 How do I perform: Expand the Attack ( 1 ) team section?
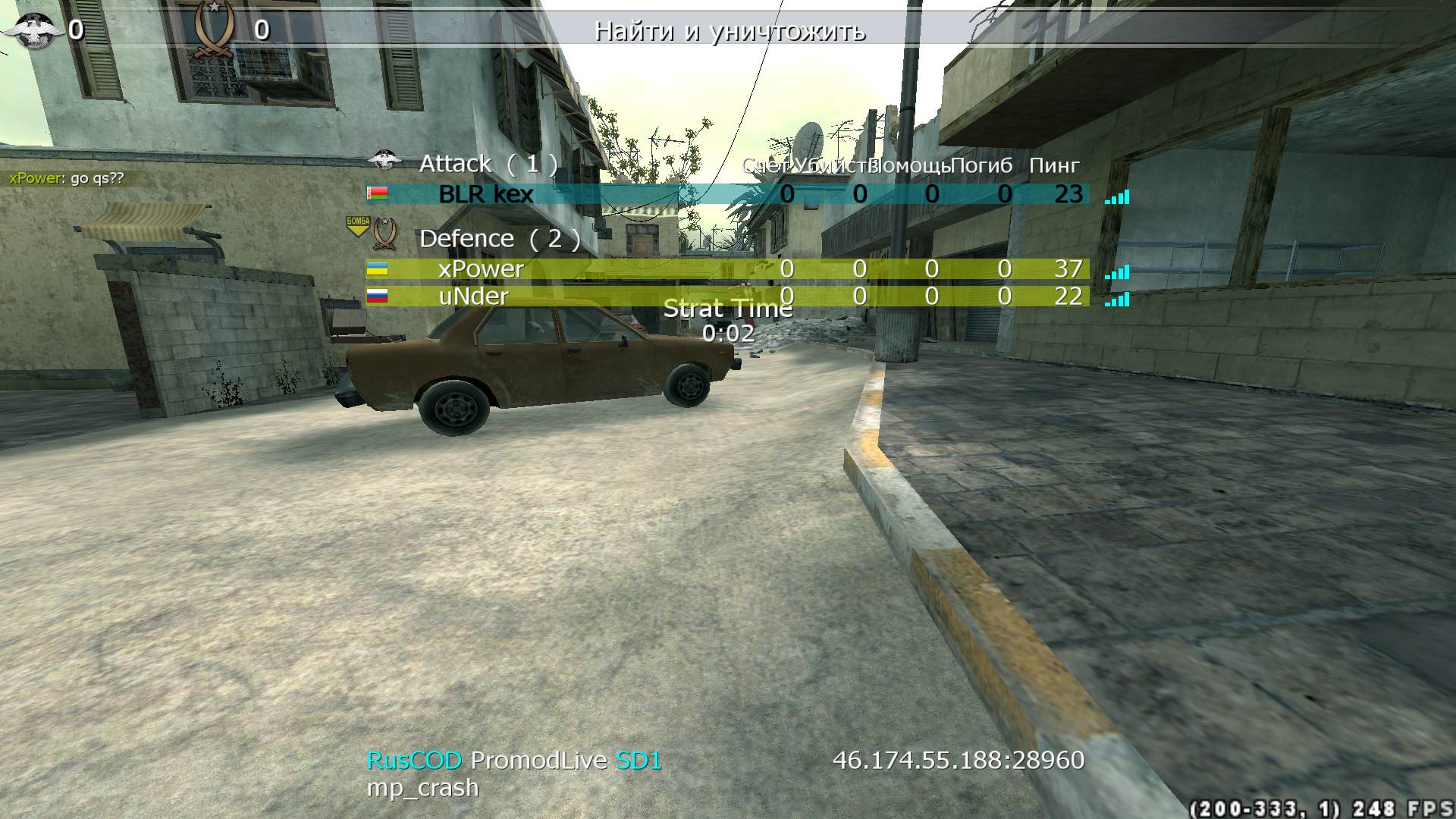pos(490,163)
